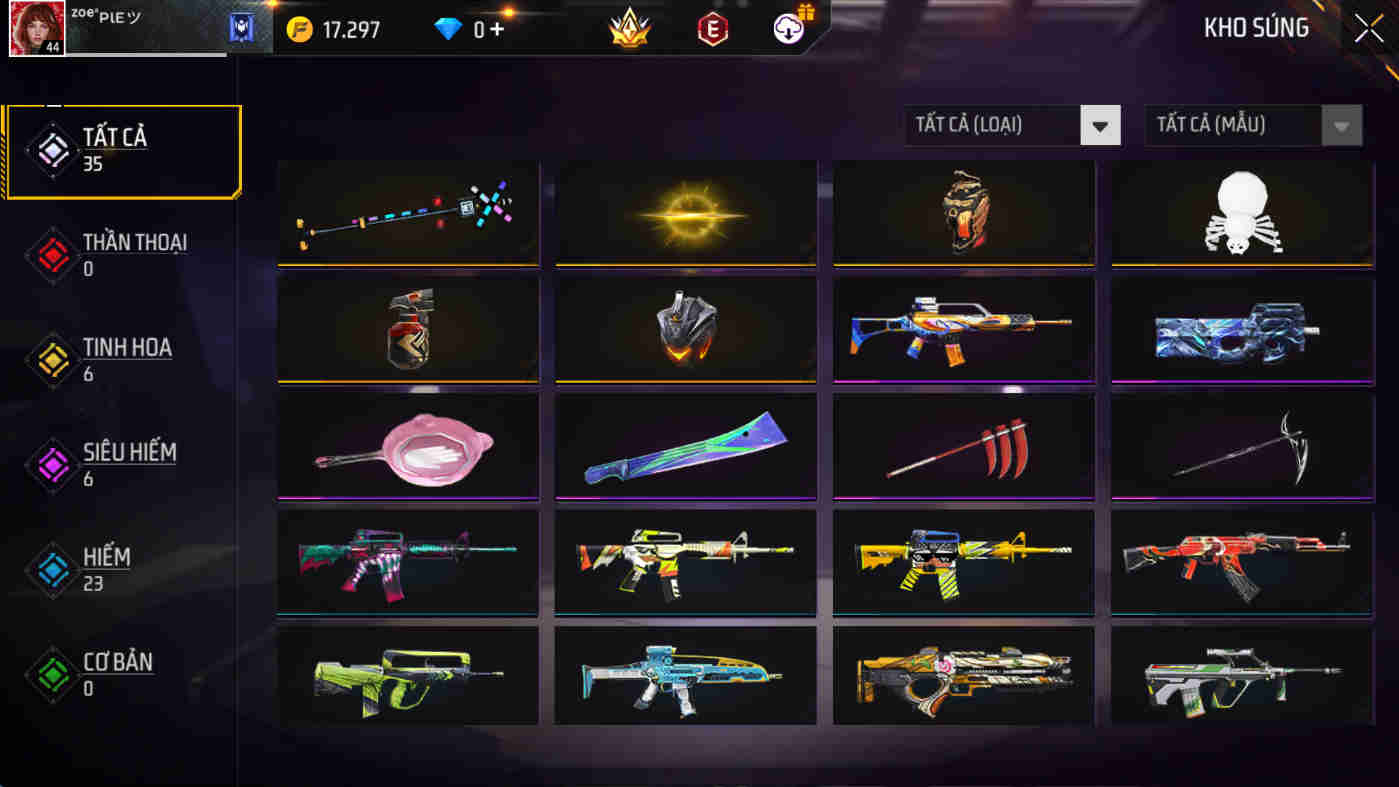This screenshot has height=787, width=1399.
Task: Select the white spider item
Action: 1240,213
